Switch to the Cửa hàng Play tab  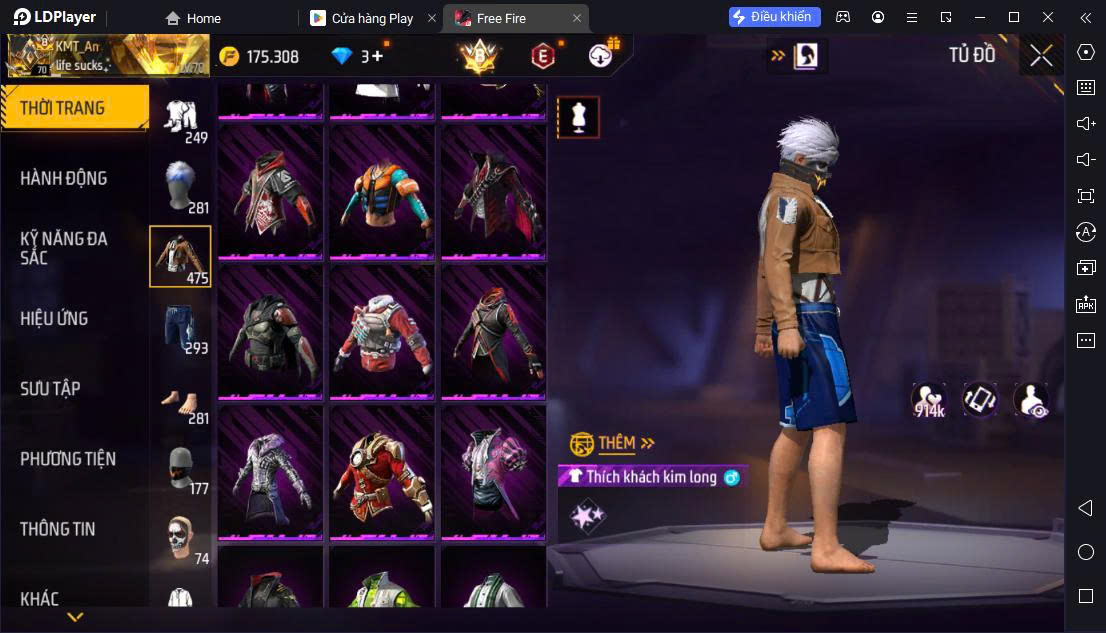point(372,18)
